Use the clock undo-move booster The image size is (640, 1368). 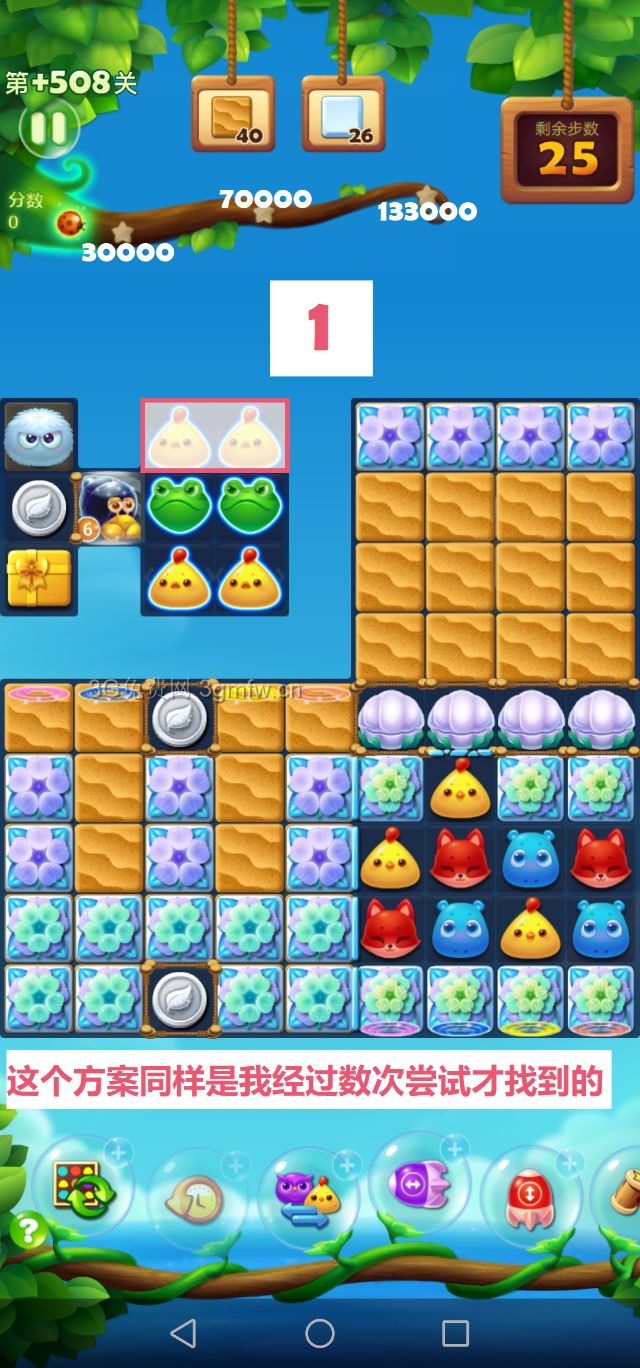[194, 1200]
